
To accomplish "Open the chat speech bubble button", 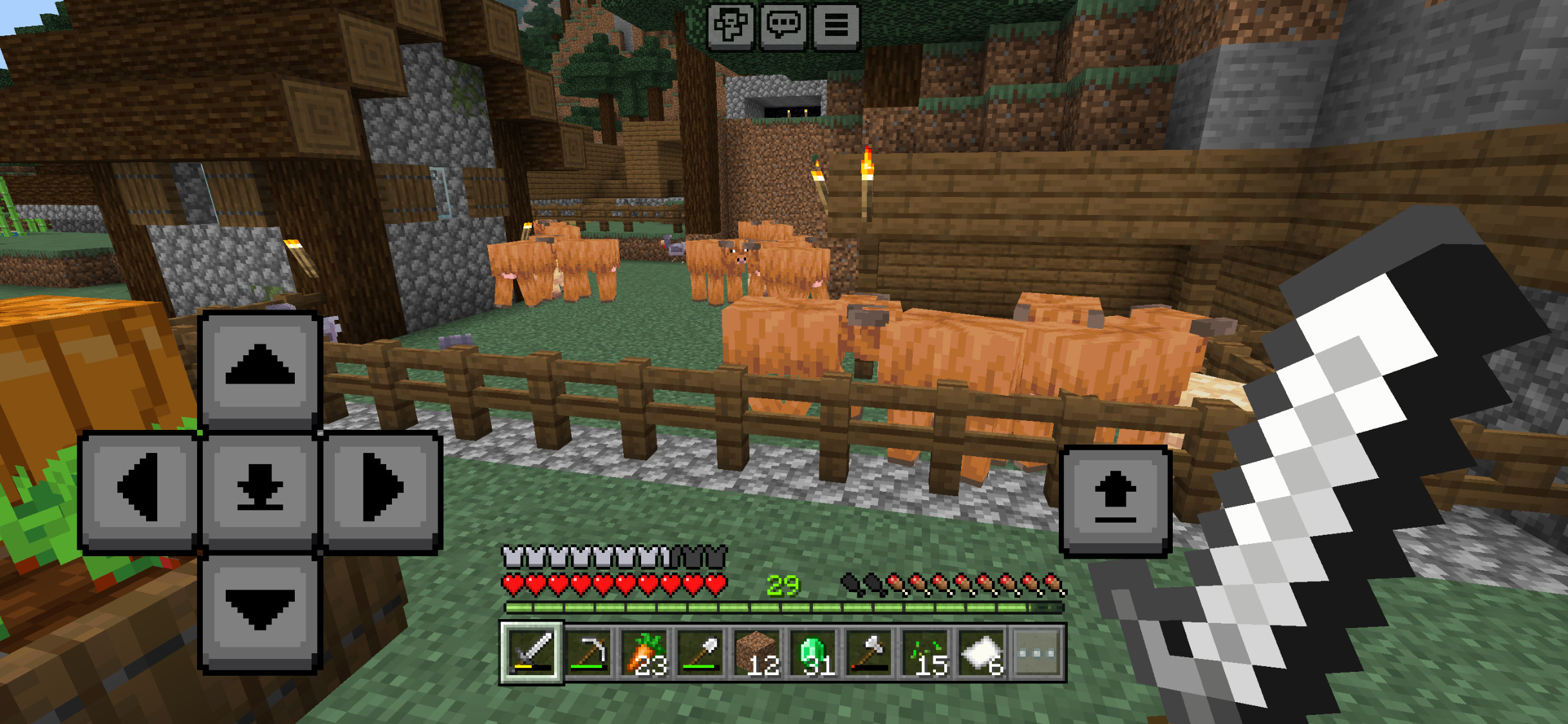I will tap(783, 26).
